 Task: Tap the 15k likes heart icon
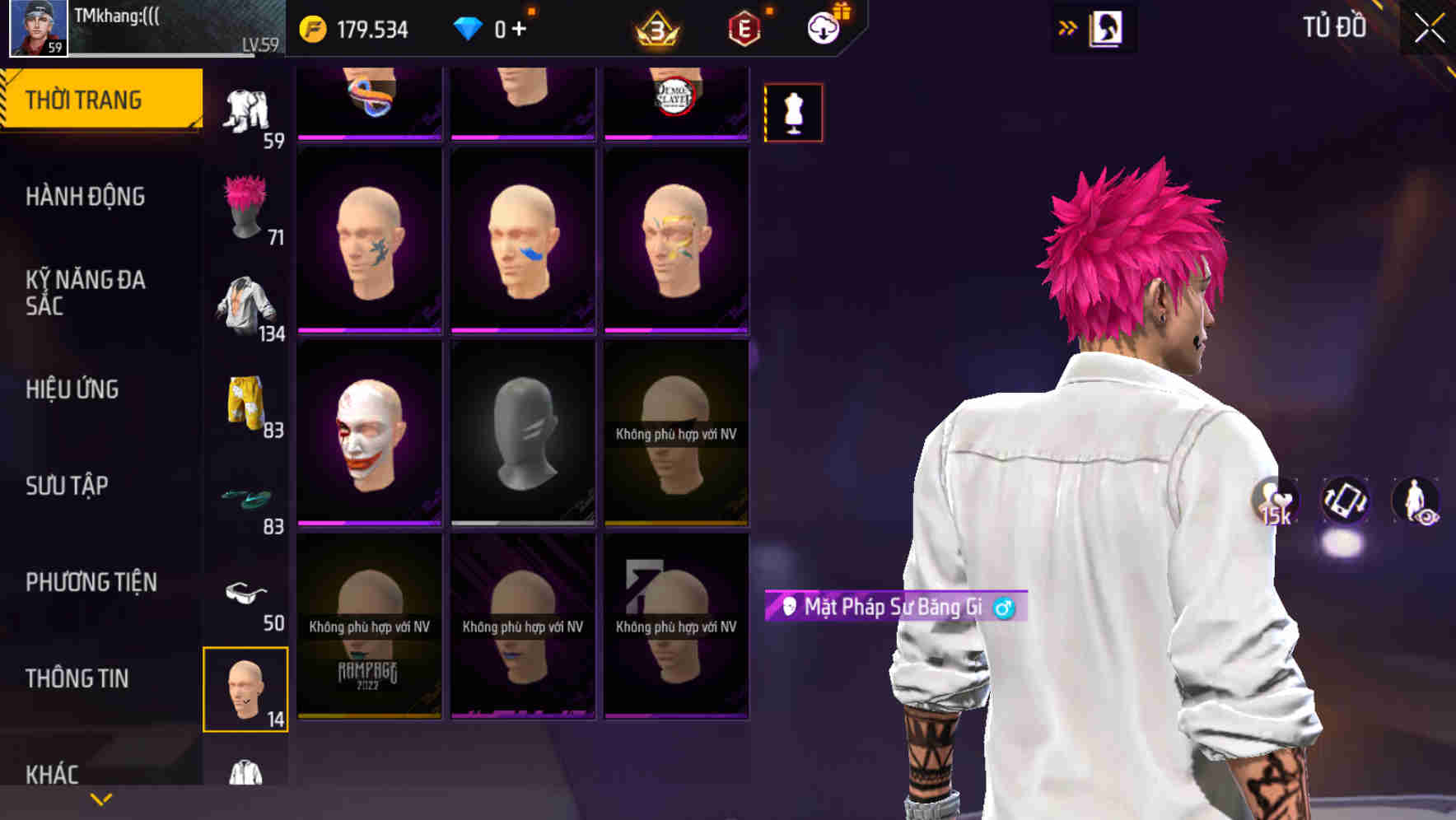coord(1272,501)
